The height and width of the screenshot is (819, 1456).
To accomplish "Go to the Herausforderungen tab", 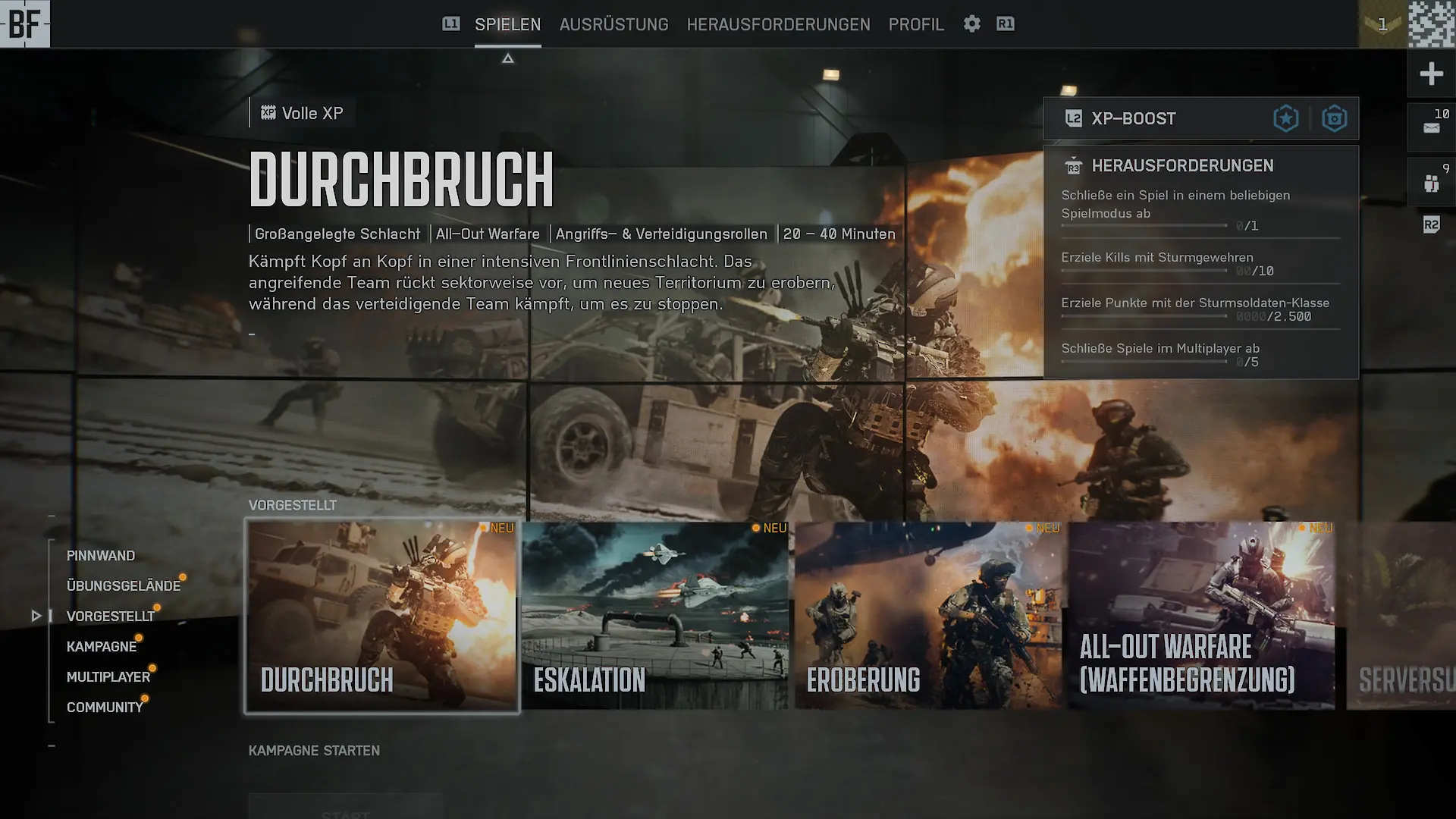I will [778, 24].
